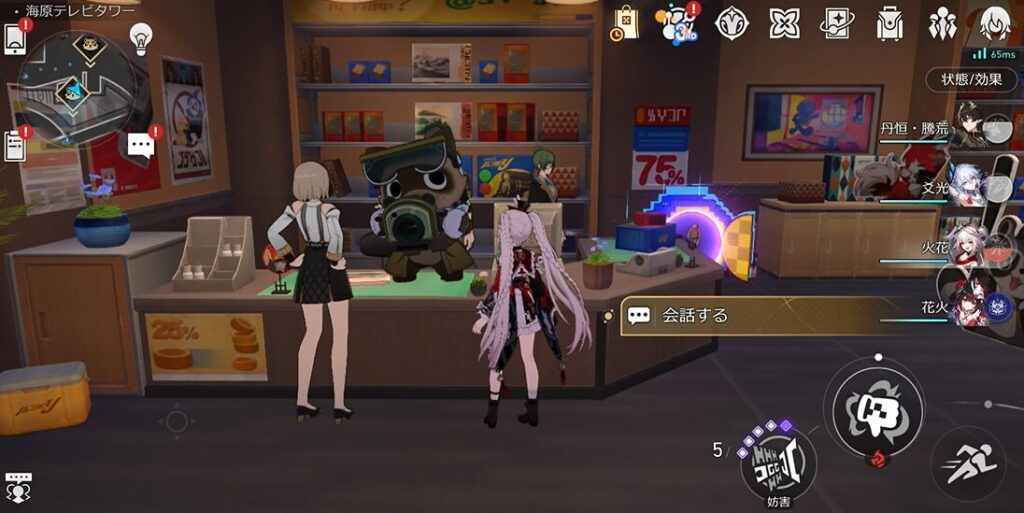Open the mission clipboard icon
Image resolution: width=1024 pixels, height=513 pixels.
click(16, 146)
